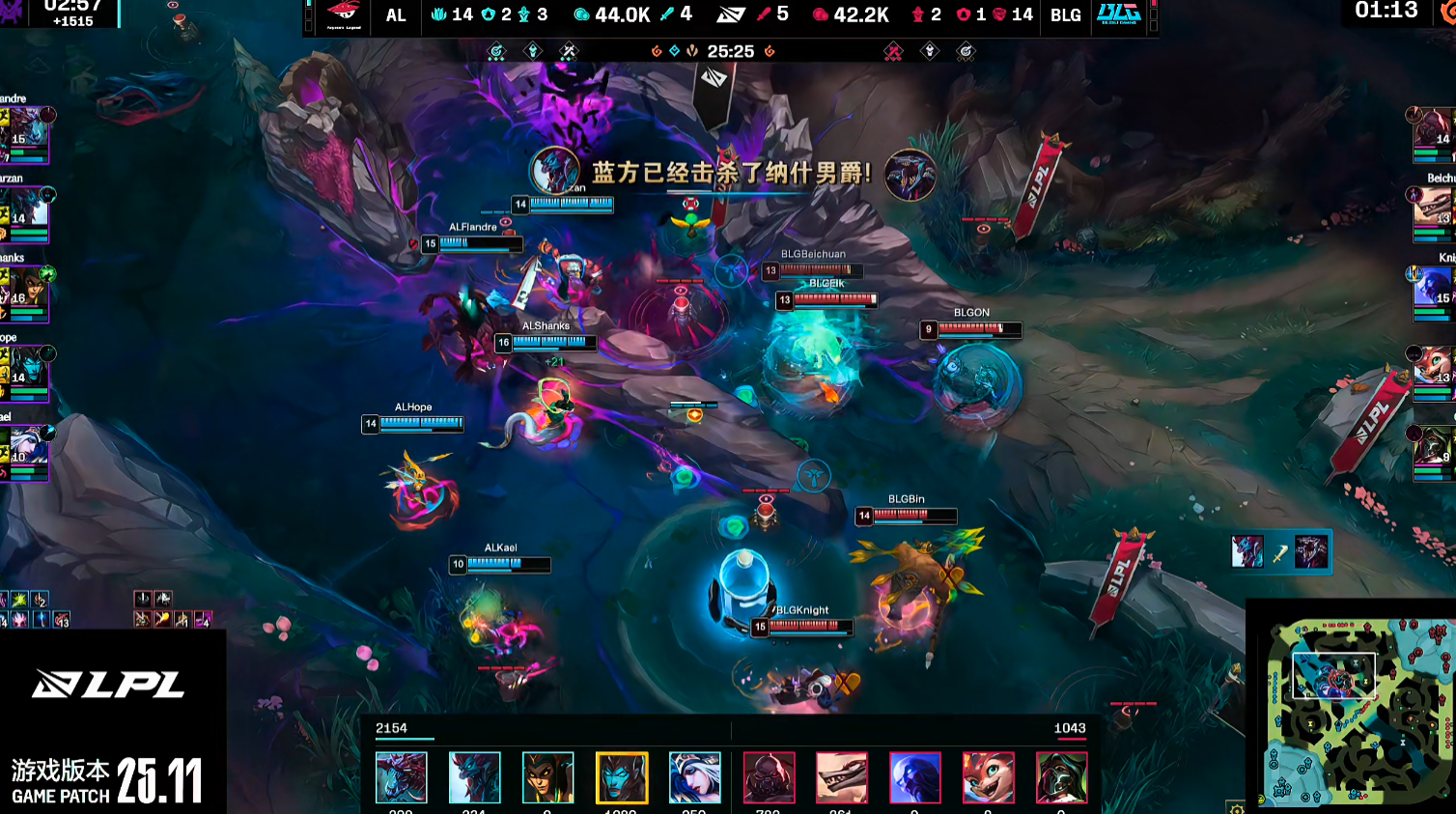This screenshot has width=1456, height=814.
Task: Show Knight's level 15 player panel
Action: tap(1433, 294)
